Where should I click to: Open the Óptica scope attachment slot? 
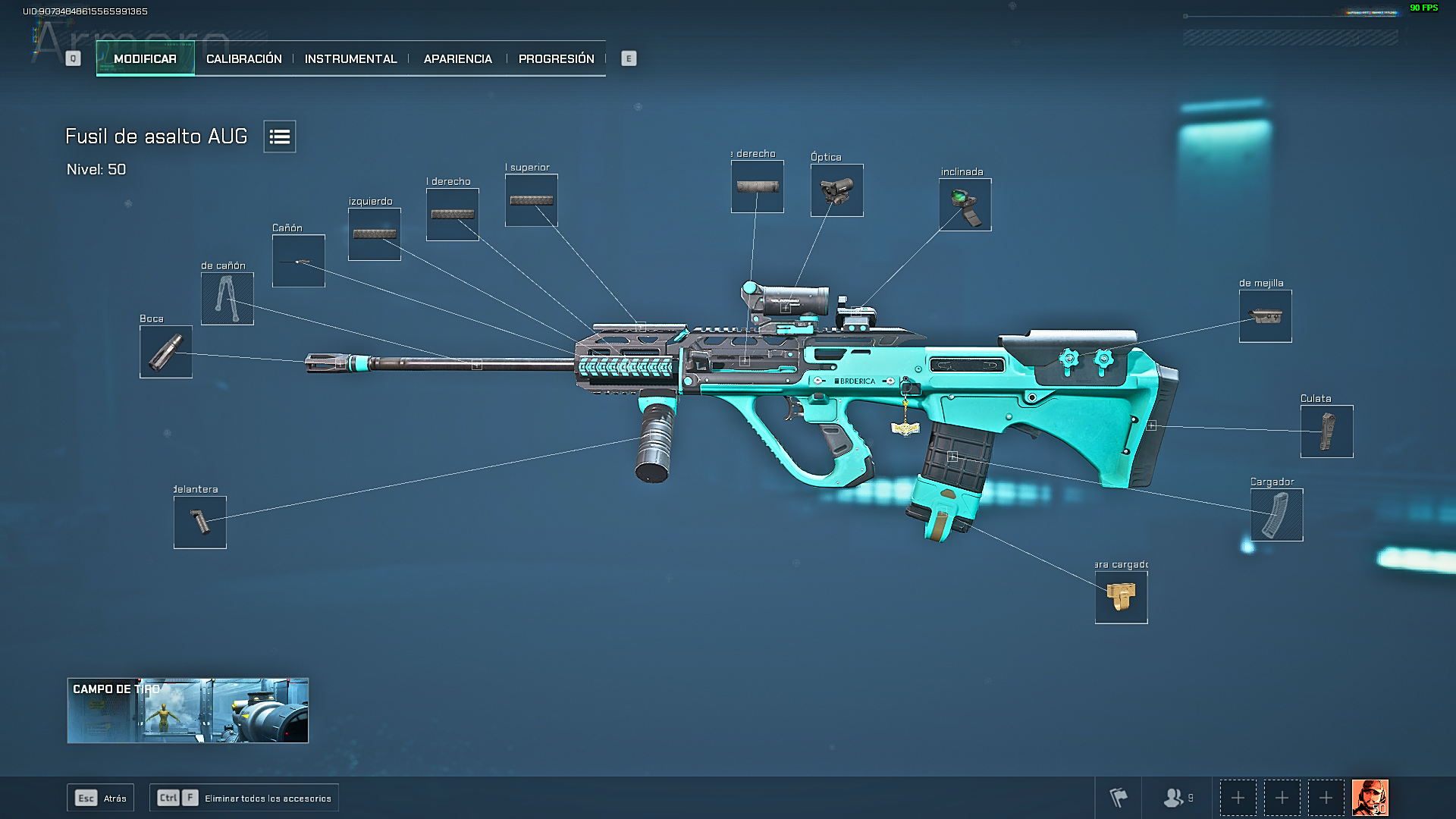click(x=836, y=190)
